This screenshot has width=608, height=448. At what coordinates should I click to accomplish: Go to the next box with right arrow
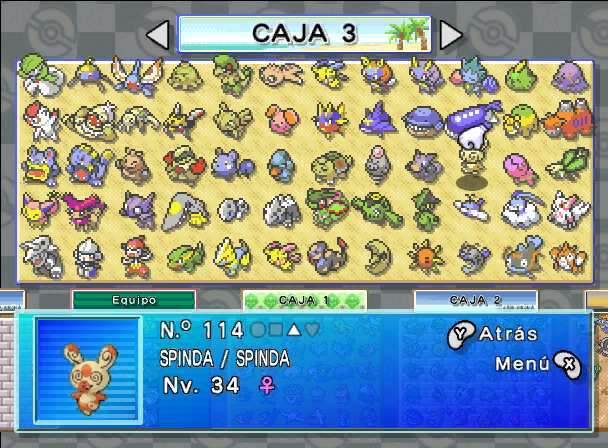(452, 35)
